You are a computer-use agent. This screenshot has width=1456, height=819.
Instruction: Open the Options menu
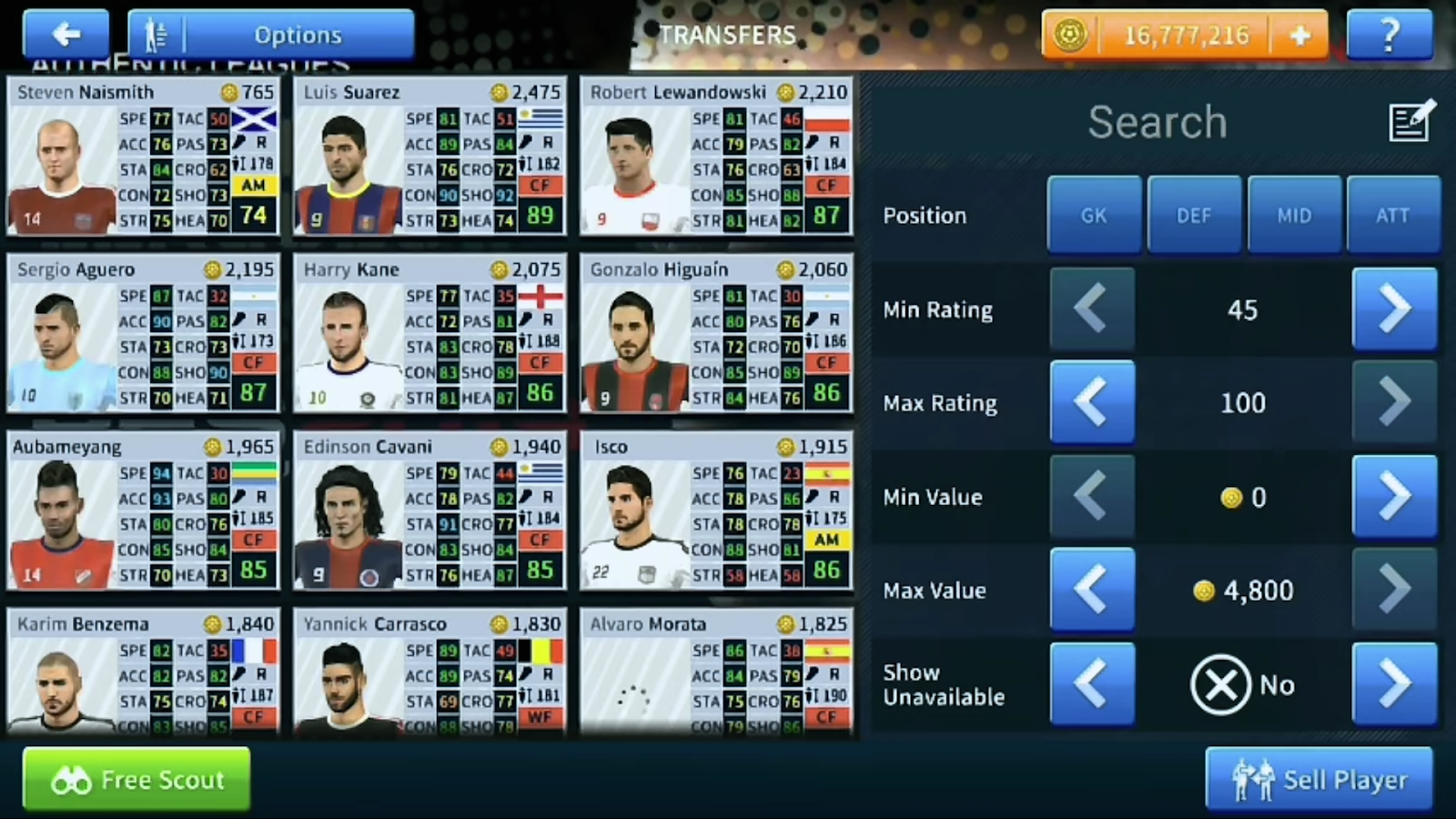[x=298, y=34]
